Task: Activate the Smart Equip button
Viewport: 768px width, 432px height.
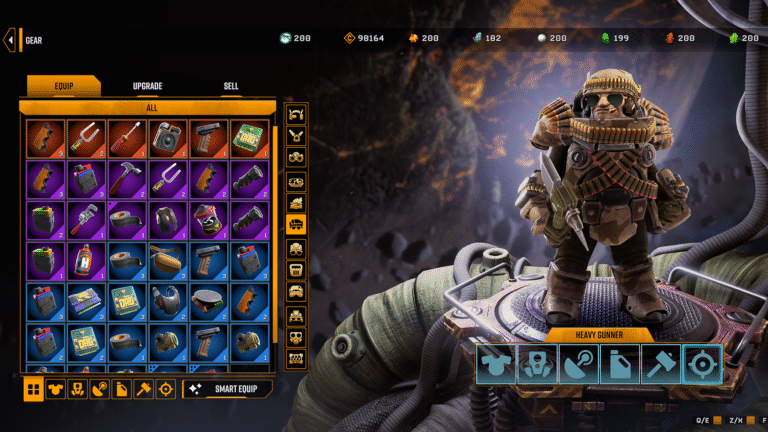Action: click(227, 388)
